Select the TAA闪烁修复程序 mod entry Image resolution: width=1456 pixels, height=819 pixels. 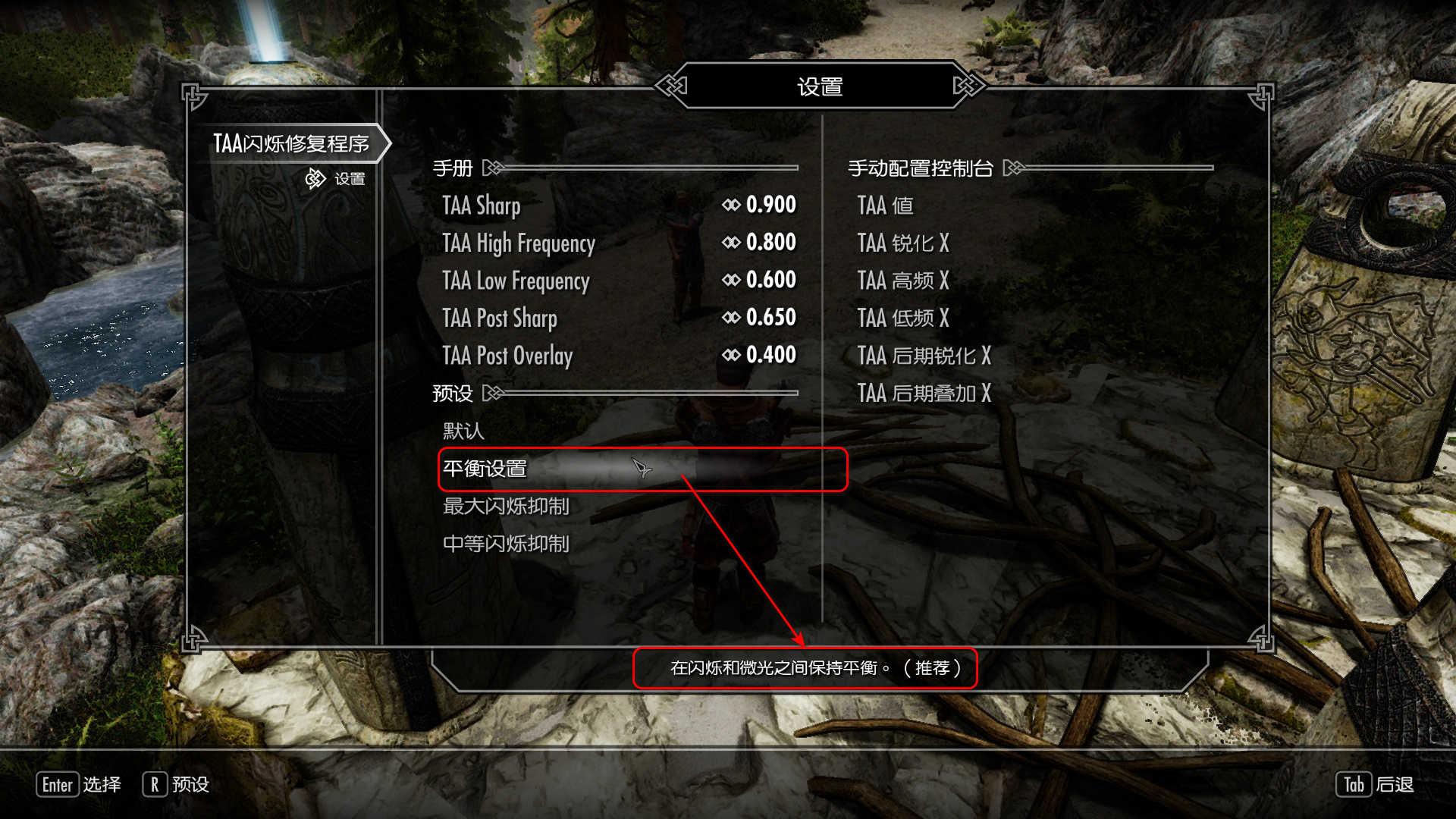click(290, 143)
